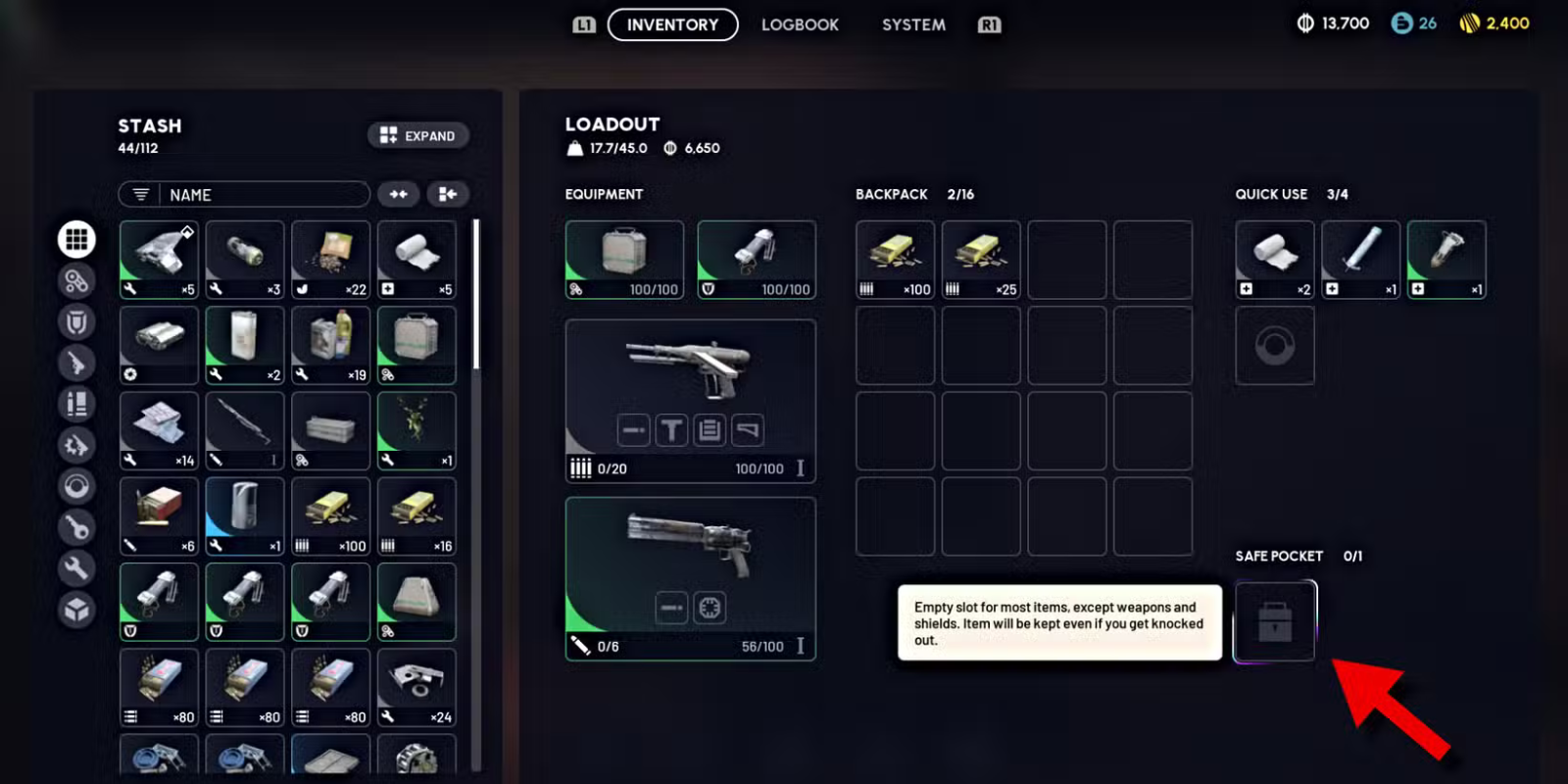The height and width of the screenshot is (784, 1568).
Task: Open the key items category filter
Action: click(x=77, y=528)
